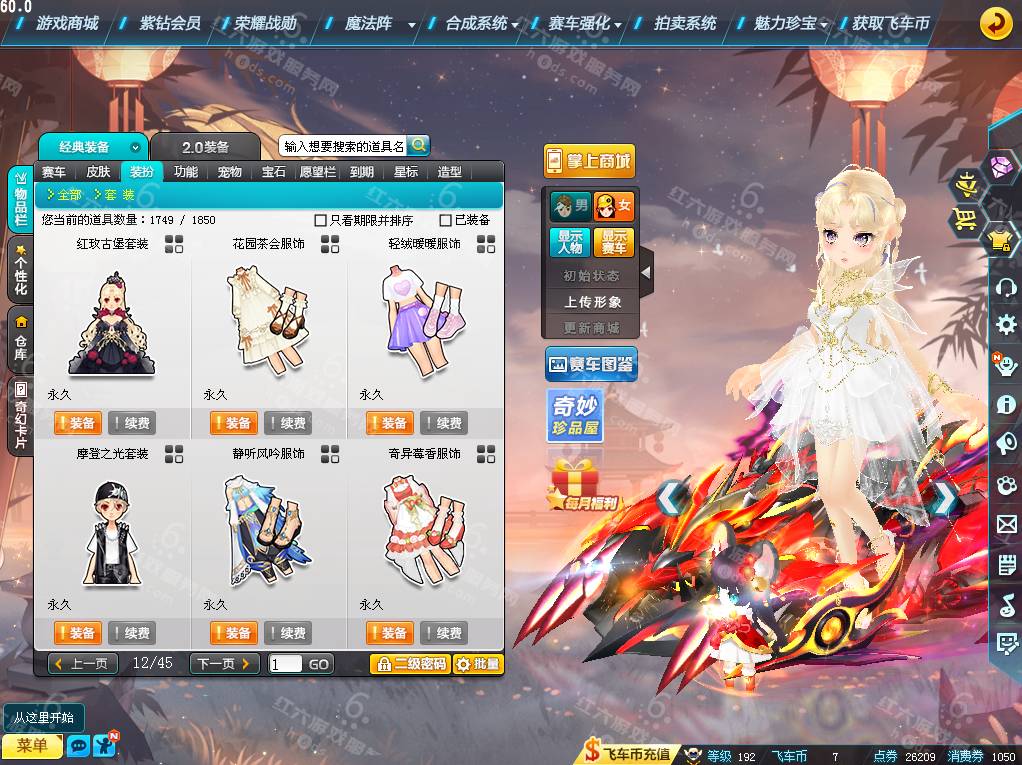
Task: Tick the 已装备 checkbox
Action: 446,220
